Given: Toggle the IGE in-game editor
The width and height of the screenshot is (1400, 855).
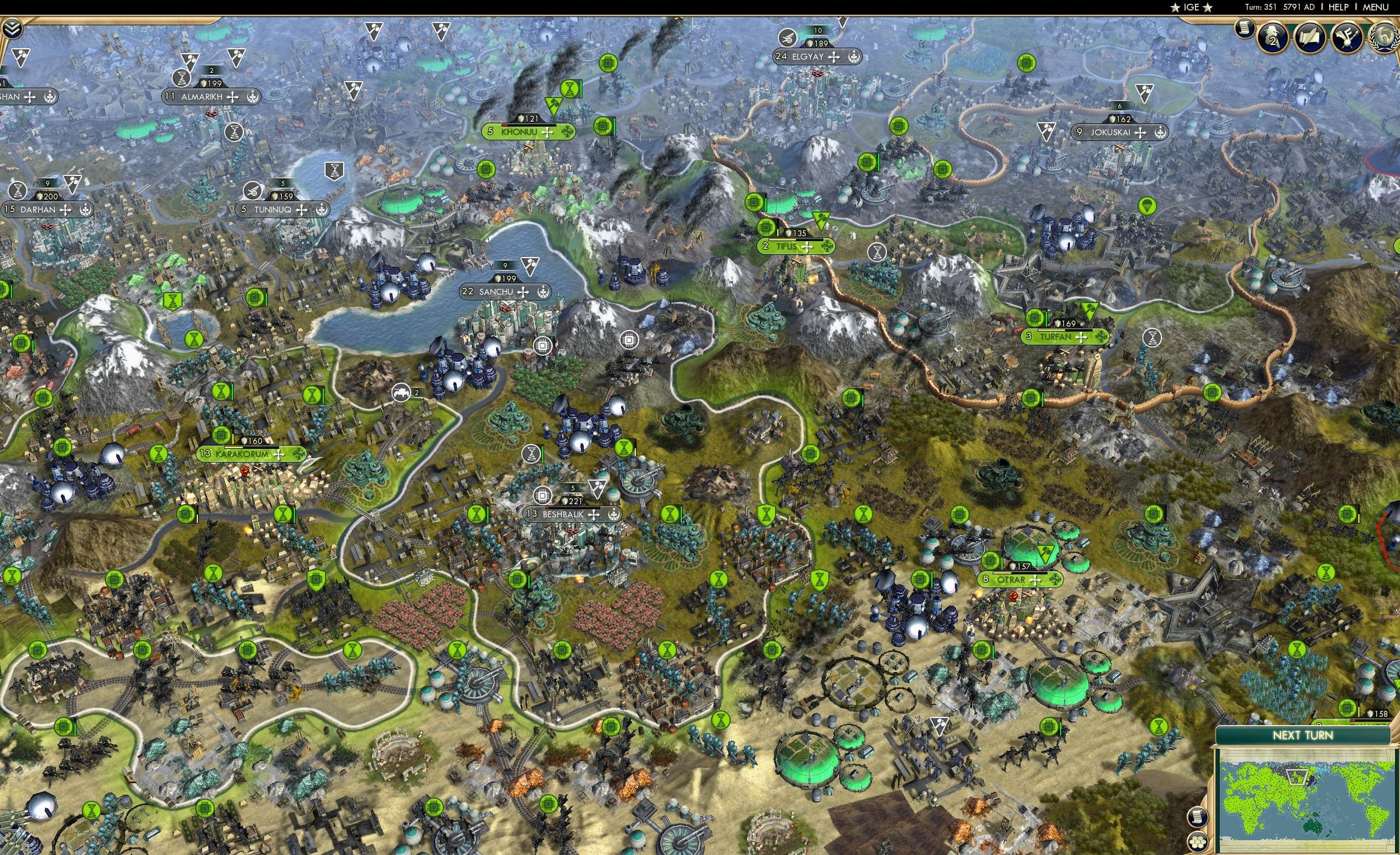Looking at the screenshot, I should click(1192, 7).
